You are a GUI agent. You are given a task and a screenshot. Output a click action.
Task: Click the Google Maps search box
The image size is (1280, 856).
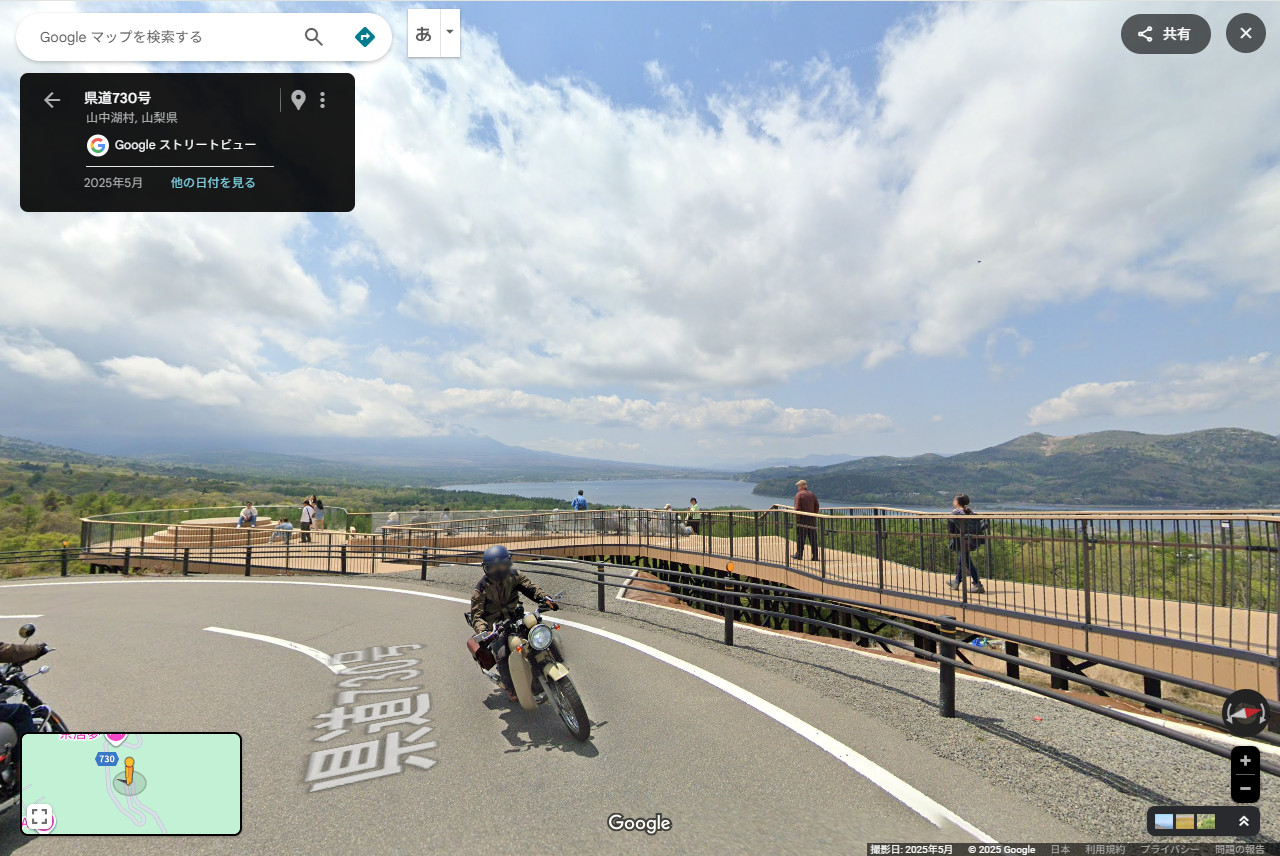(x=160, y=37)
